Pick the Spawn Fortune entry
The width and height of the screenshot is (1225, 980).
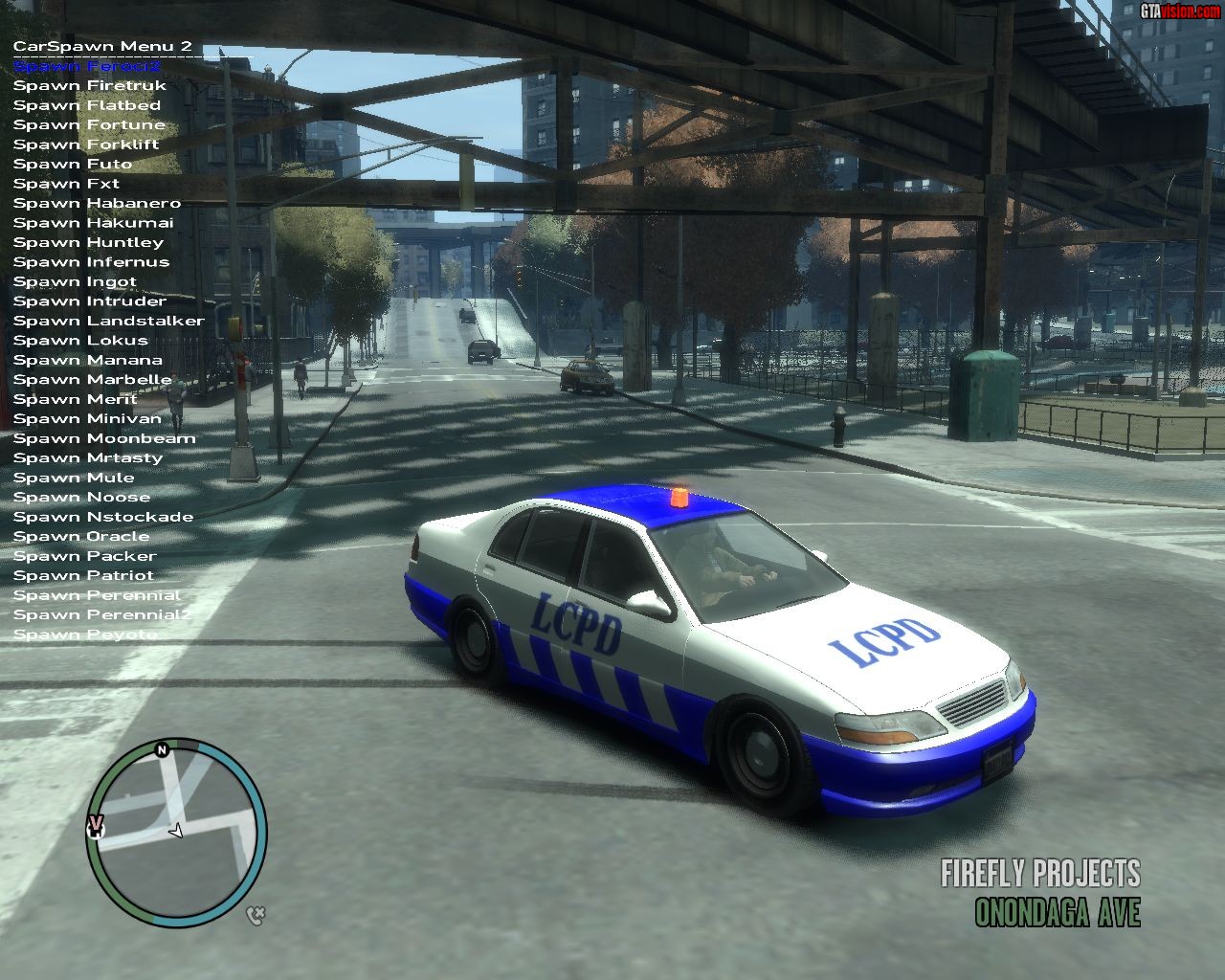point(89,124)
